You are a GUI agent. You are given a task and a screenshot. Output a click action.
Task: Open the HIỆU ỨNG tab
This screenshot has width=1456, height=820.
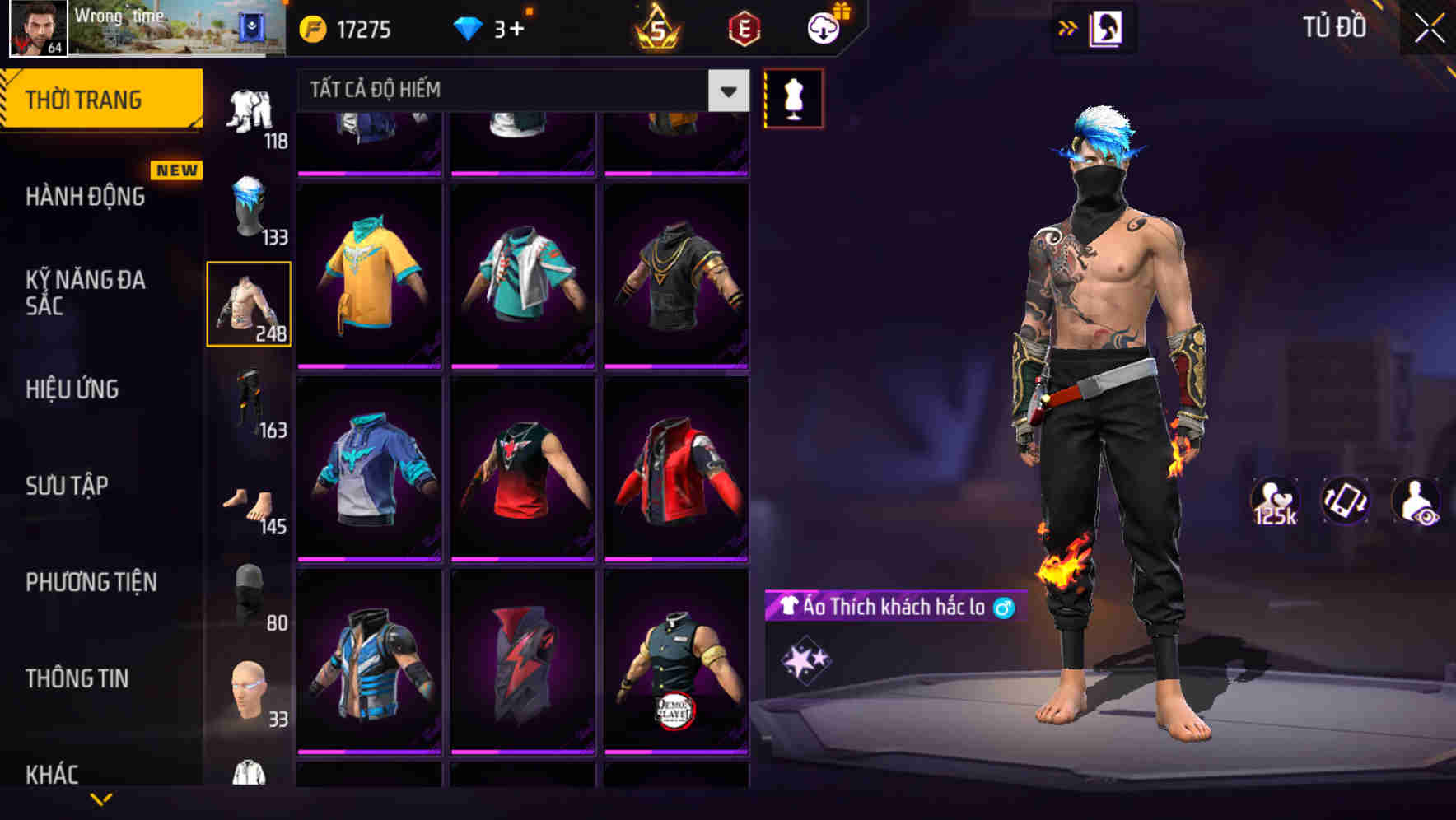[x=71, y=389]
